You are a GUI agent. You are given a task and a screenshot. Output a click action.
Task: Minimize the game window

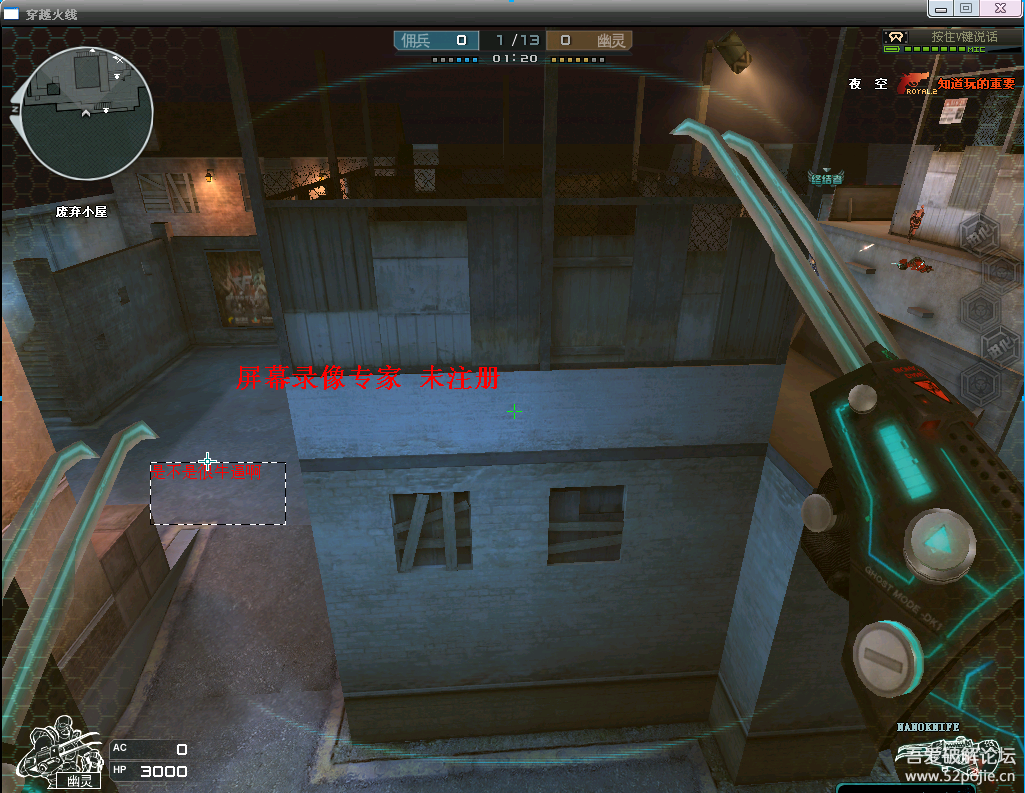[x=940, y=8]
